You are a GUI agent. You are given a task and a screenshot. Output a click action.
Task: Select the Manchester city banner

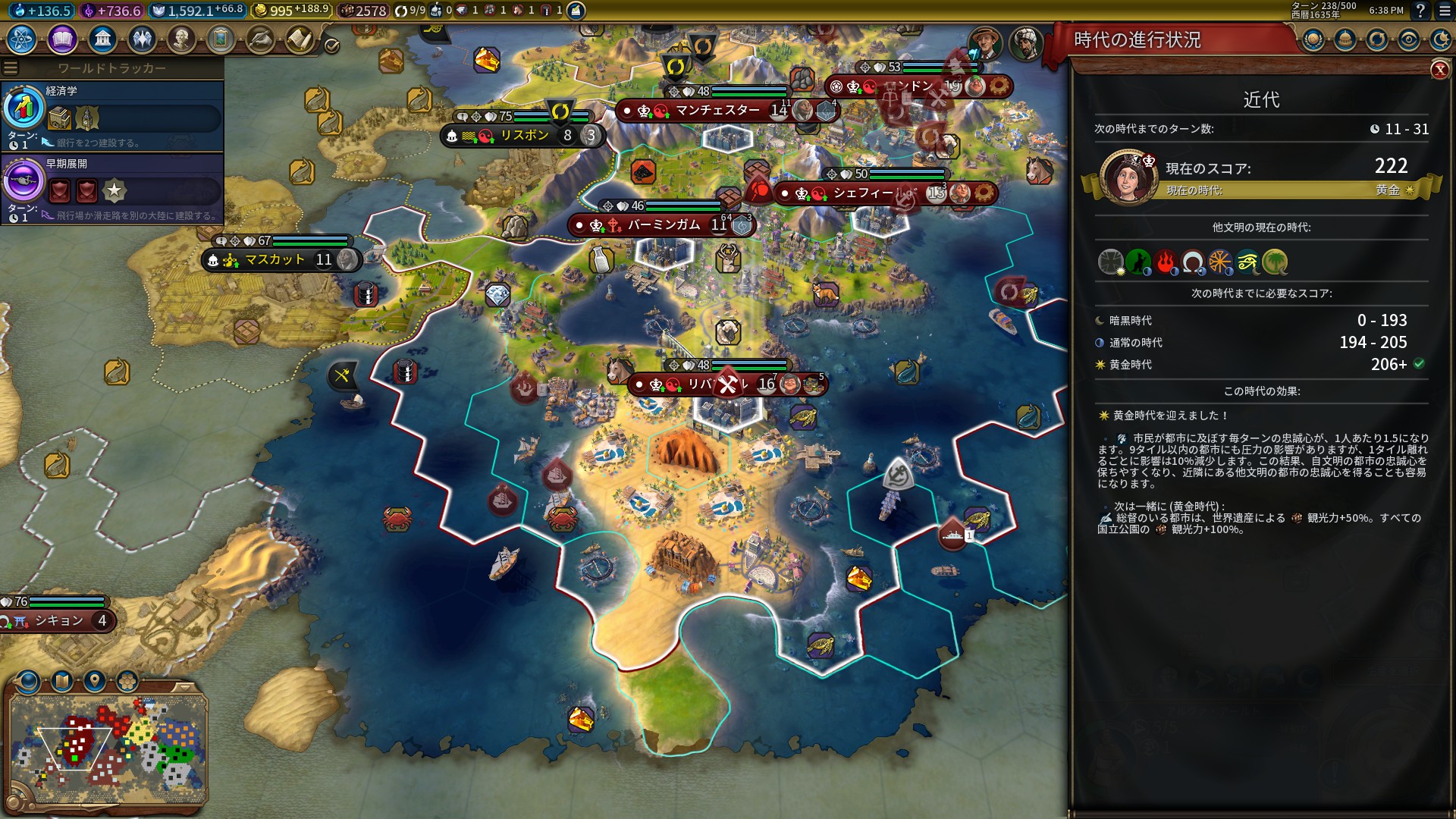point(717,111)
